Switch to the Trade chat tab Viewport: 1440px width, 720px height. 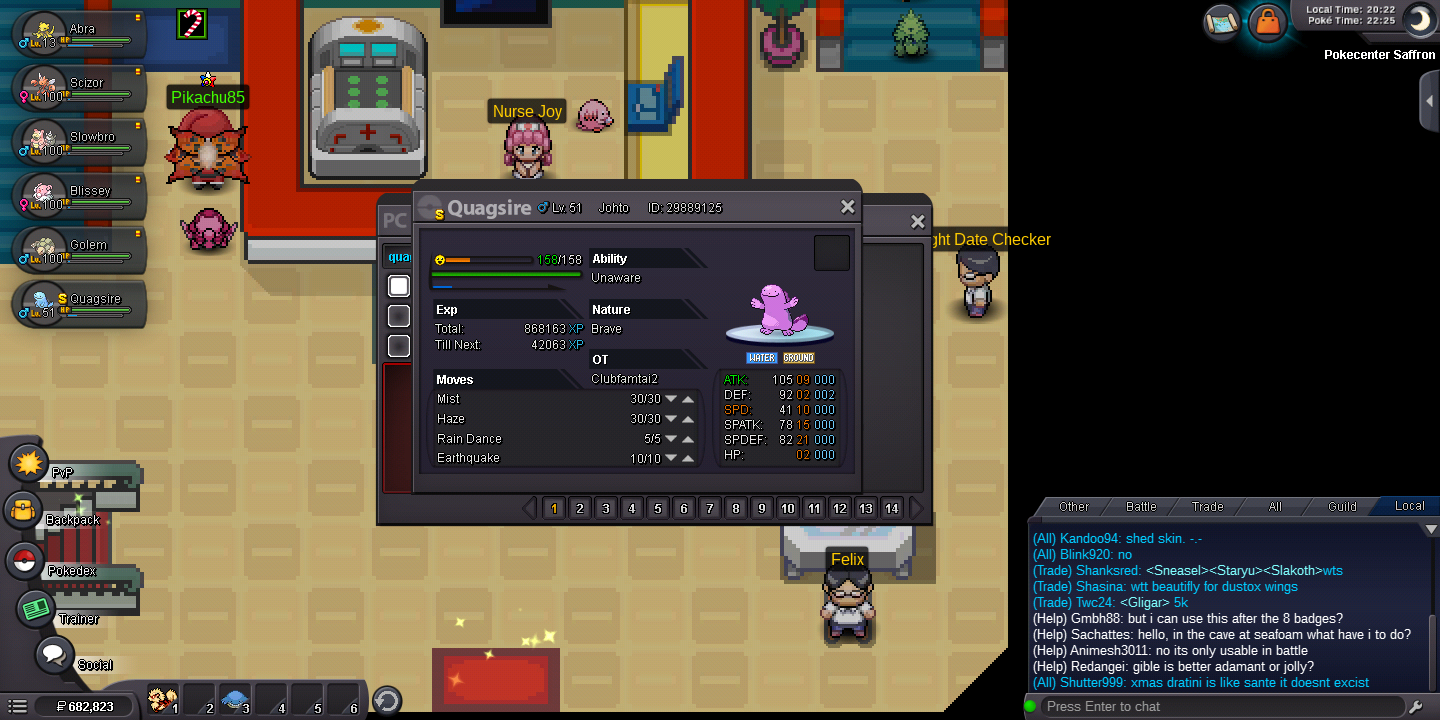(1207, 506)
